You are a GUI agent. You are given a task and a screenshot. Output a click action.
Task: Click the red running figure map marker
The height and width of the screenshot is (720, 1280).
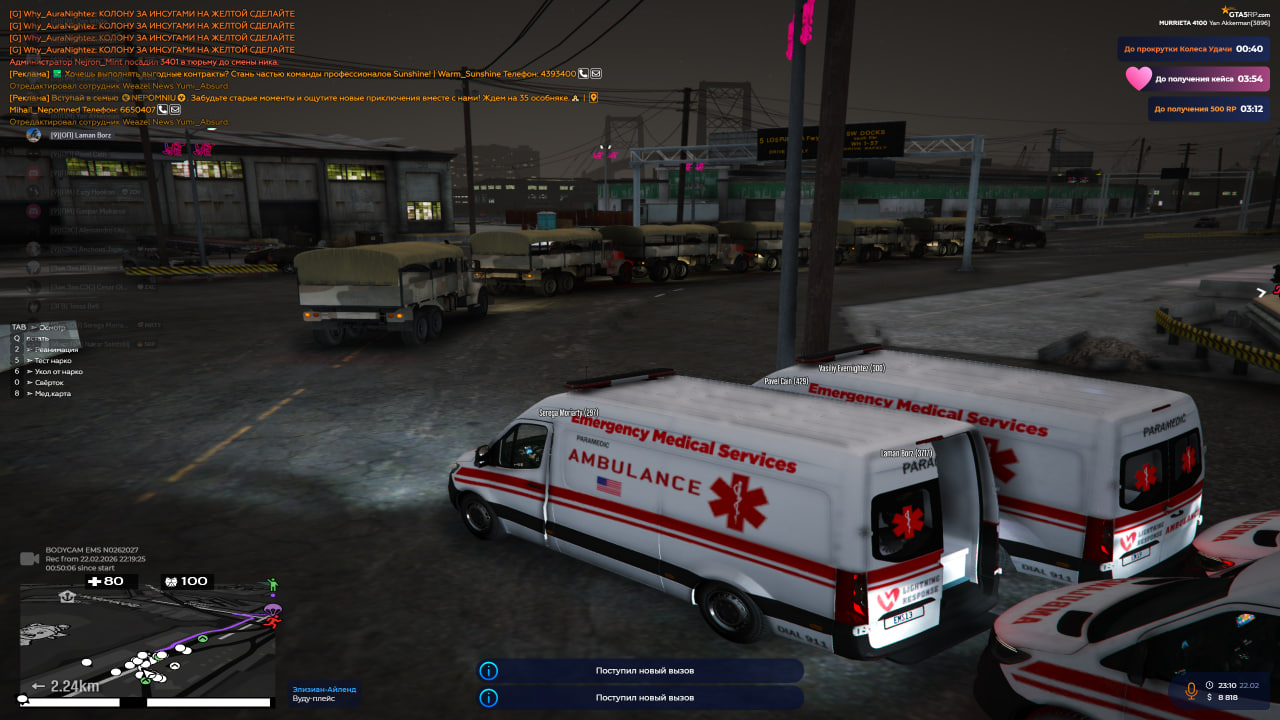[272, 621]
